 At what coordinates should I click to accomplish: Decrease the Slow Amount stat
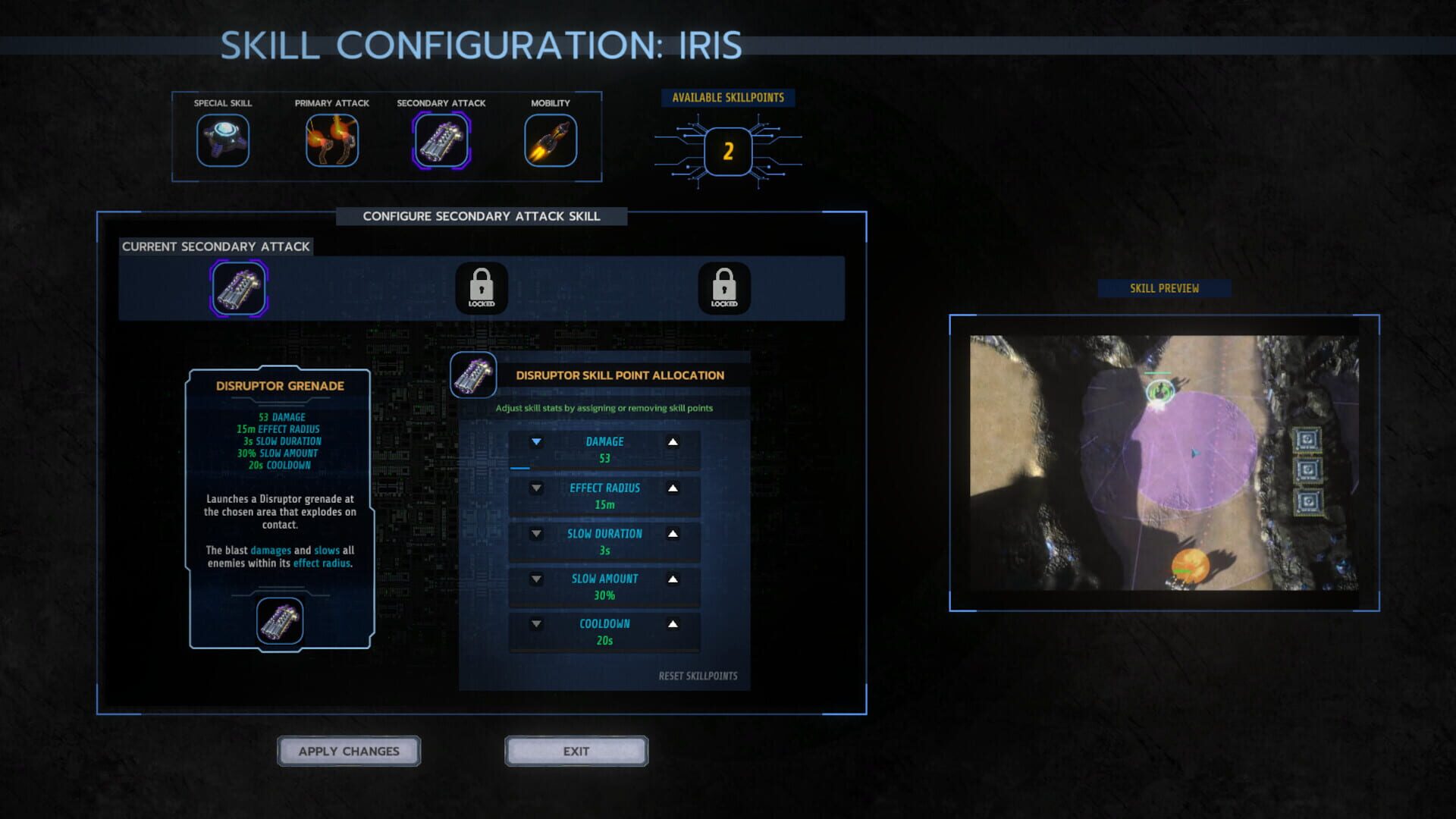[x=537, y=579]
